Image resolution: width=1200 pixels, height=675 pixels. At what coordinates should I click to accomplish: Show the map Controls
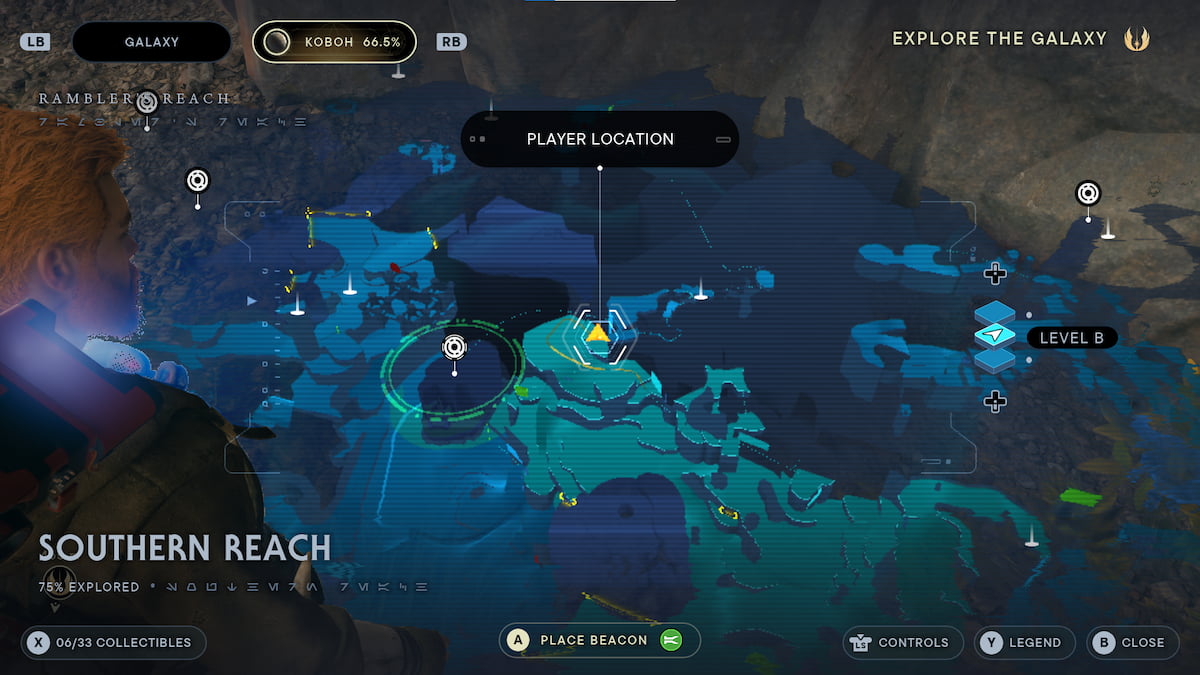tap(903, 642)
